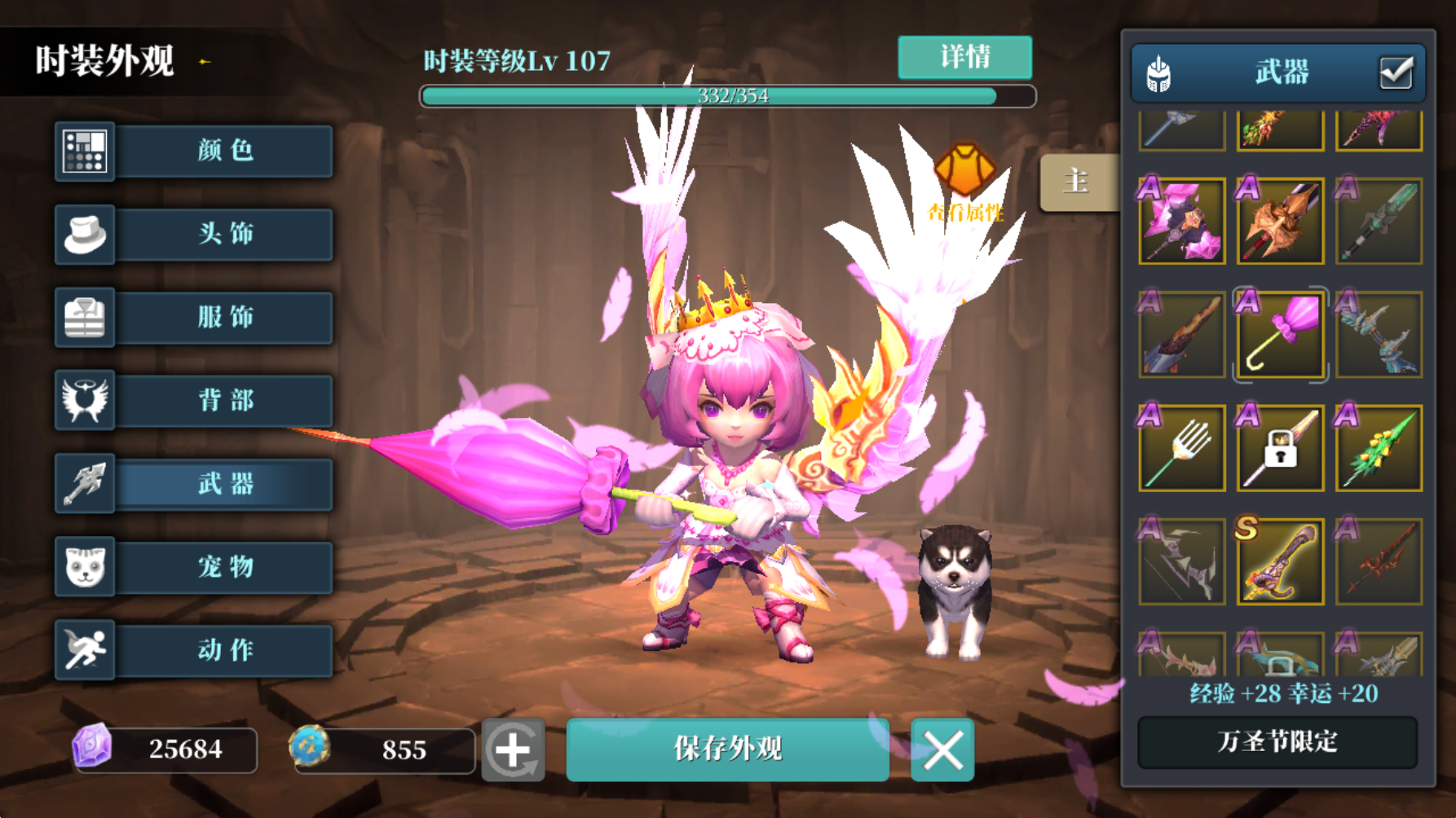Select the 动作 running figure icon
Image resolution: width=1456 pixels, height=818 pixels.
[85, 650]
